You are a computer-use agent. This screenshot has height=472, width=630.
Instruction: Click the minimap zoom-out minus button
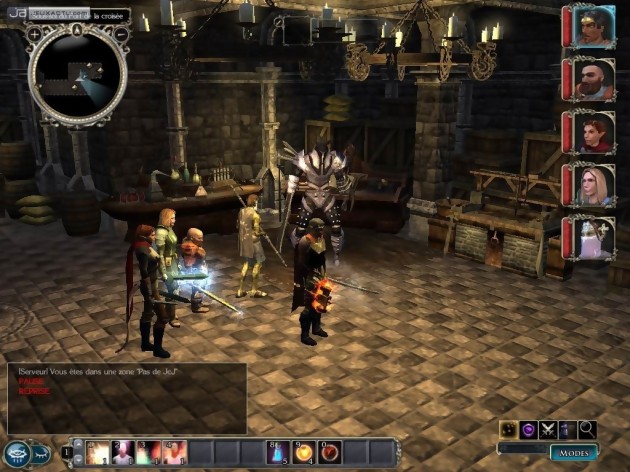point(121,32)
